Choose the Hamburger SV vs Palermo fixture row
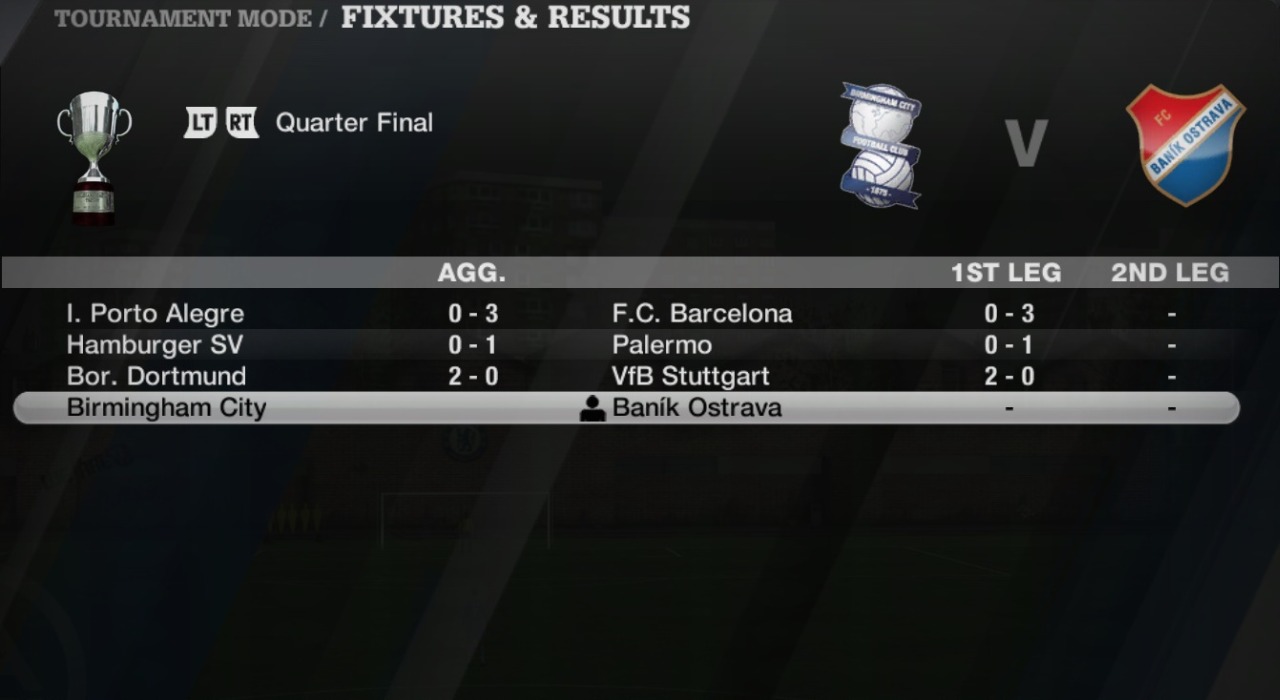This screenshot has width=1280, height=700. pos(626,345)
